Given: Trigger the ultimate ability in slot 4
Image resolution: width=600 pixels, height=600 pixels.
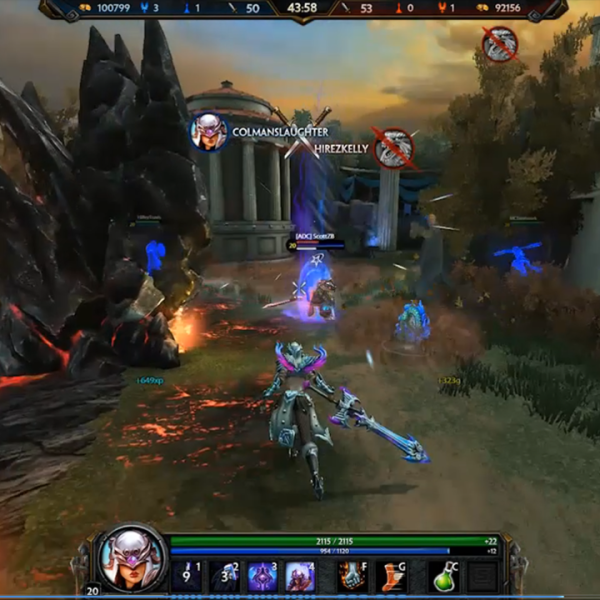Looking at the screenshot, I should click(300, 576).
